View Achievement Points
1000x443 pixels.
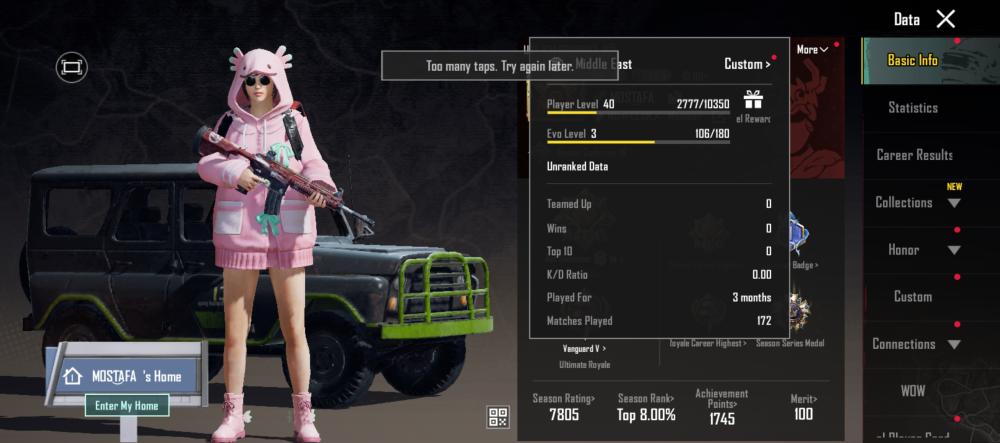point(722,407)
